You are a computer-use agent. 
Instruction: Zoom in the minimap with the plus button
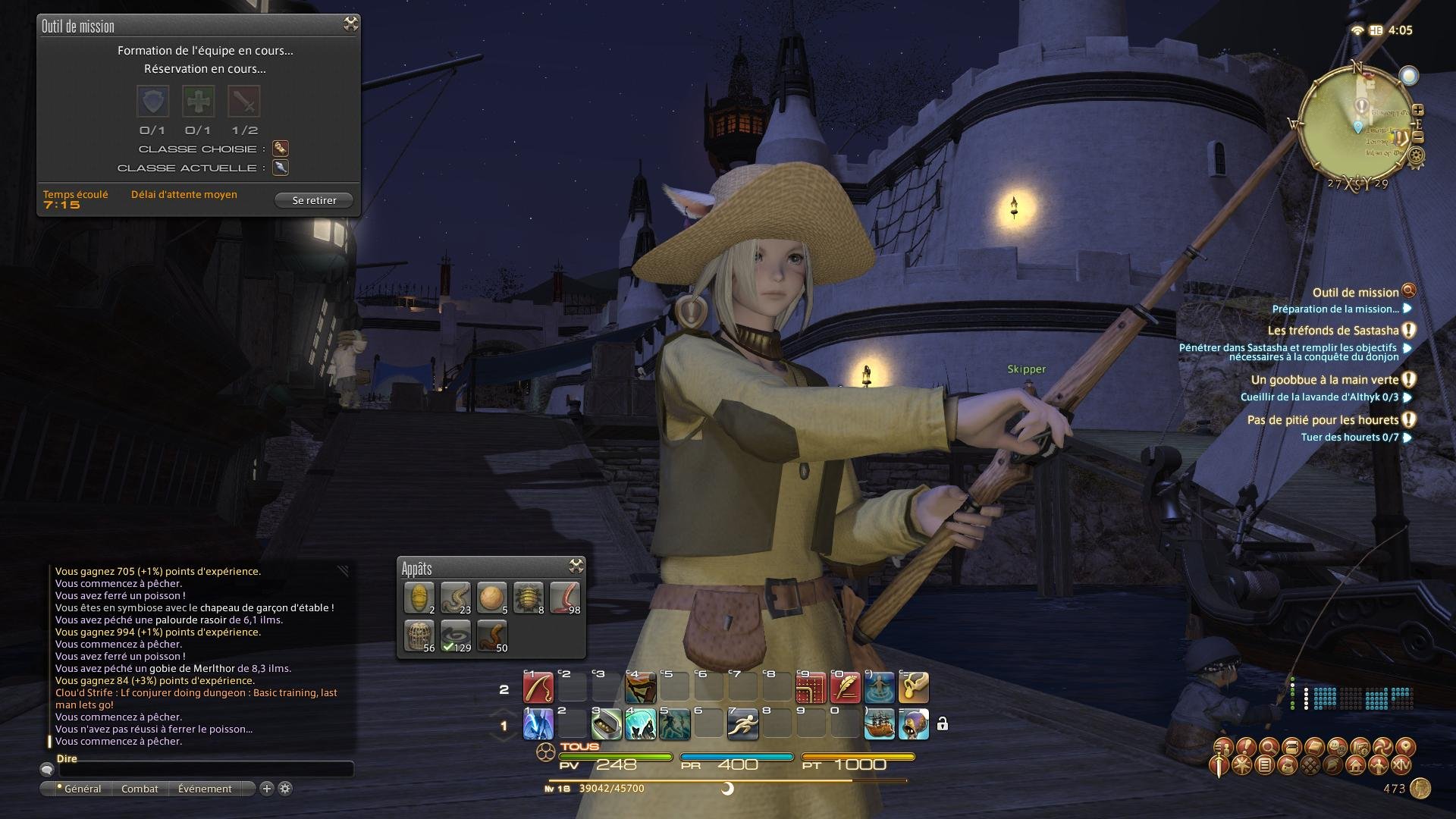(1418, 110)
